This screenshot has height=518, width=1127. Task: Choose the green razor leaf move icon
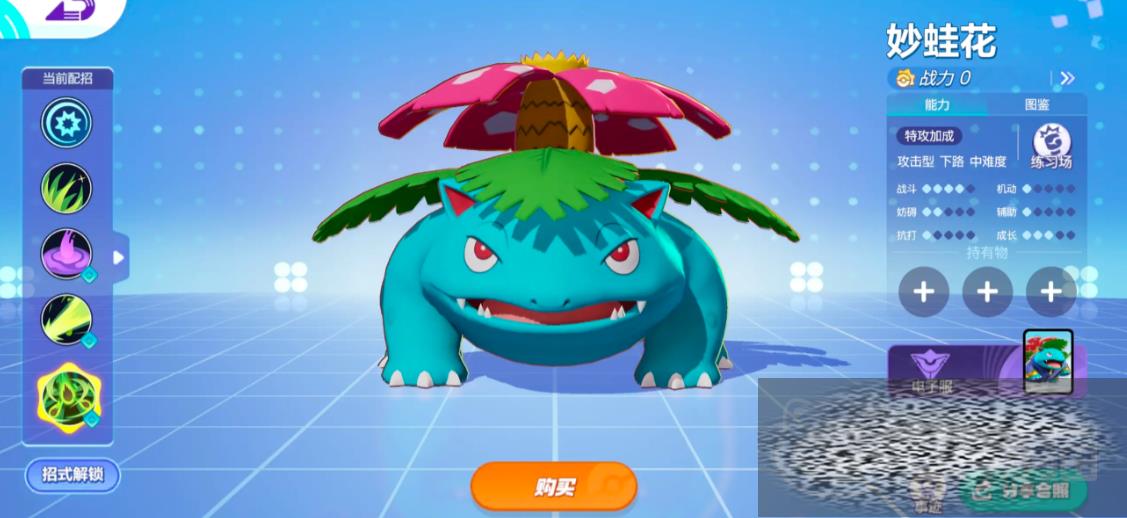pyautogui.click(x=66, y=187)
